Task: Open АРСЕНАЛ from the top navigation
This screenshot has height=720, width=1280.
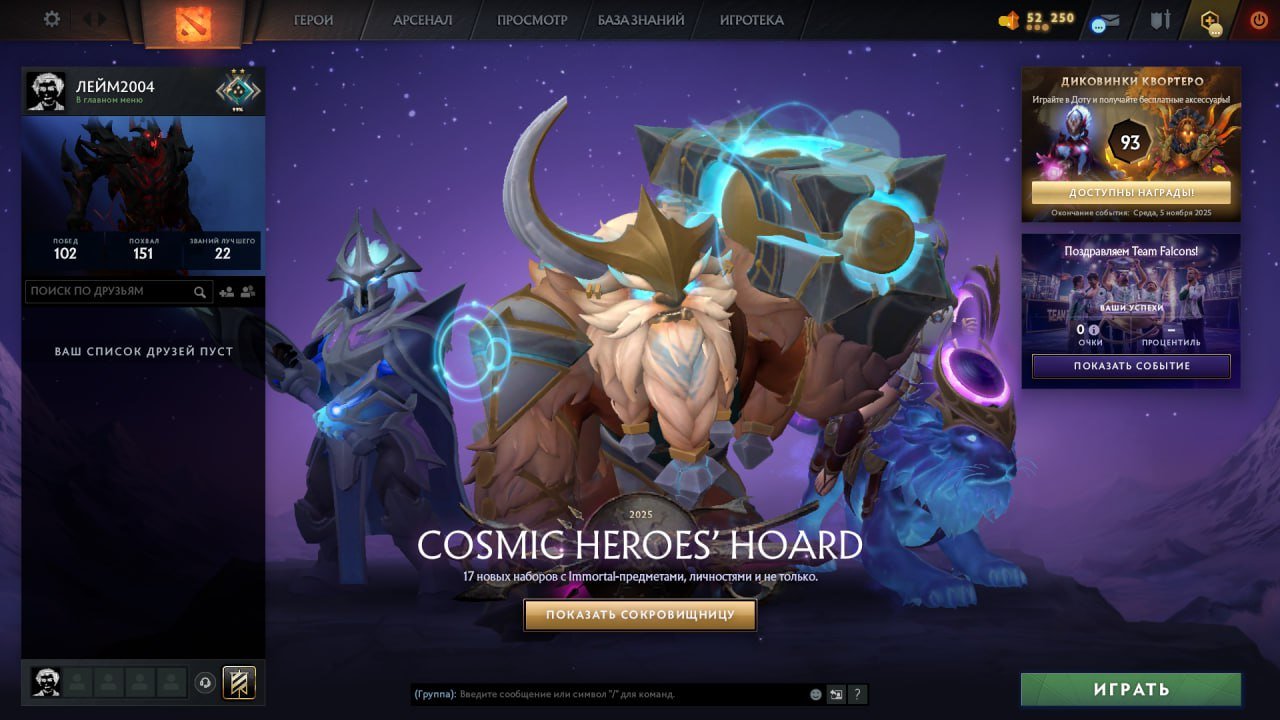Action: (x=424, y=19)
